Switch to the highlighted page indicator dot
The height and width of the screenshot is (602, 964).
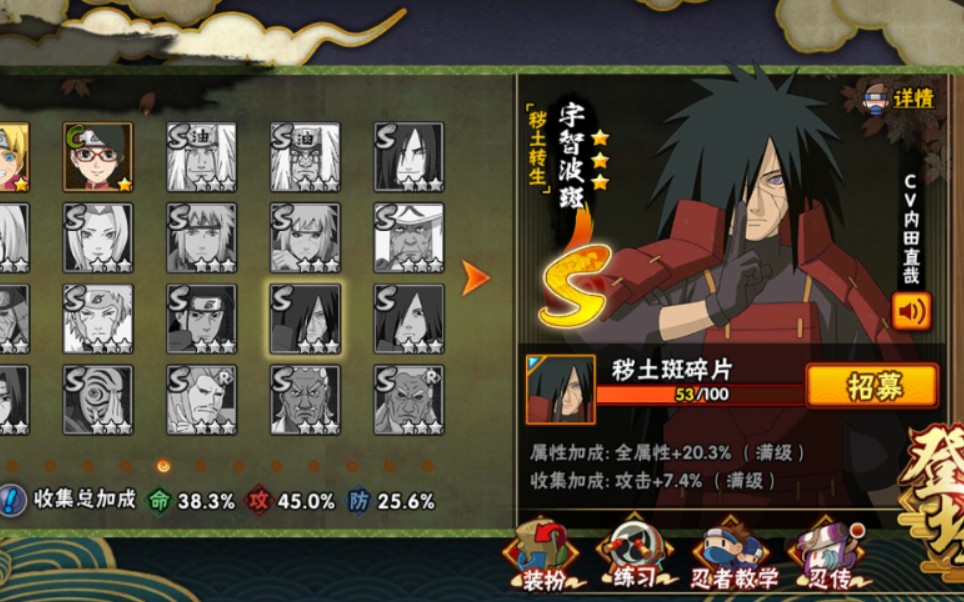[164, 466]
